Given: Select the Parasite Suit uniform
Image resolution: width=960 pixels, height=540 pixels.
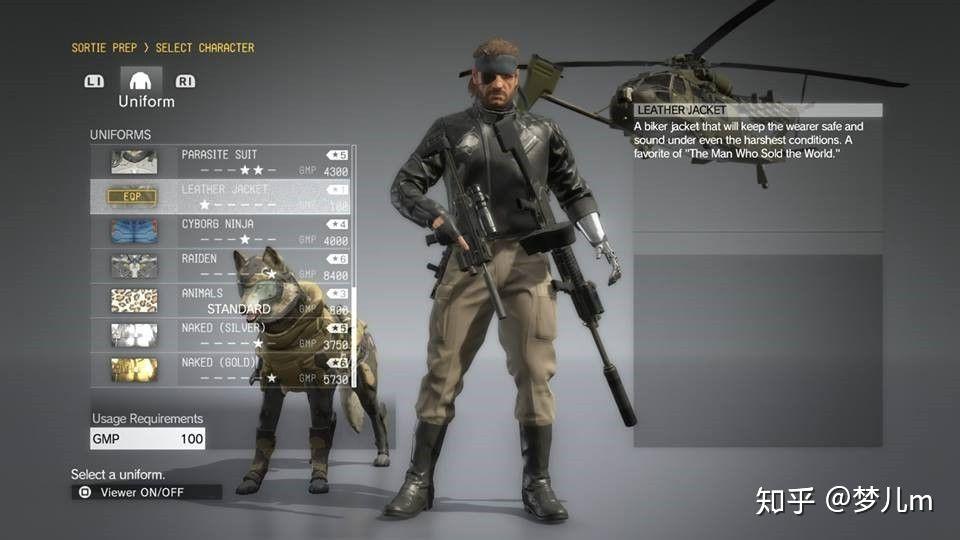Looking at the screenshot, I should pos(220,162).
